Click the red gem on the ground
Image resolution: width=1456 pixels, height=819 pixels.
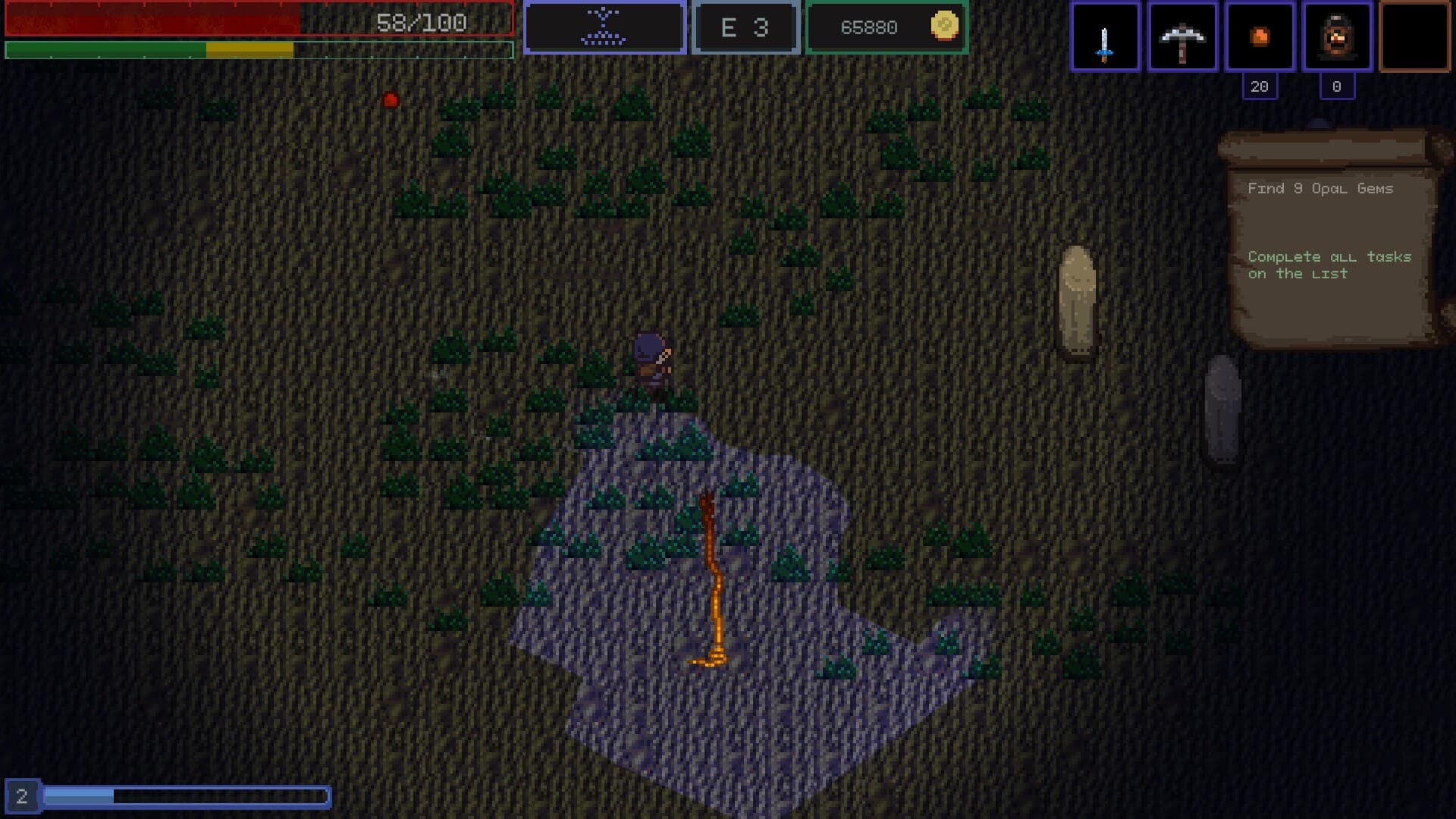coord(391,99)
